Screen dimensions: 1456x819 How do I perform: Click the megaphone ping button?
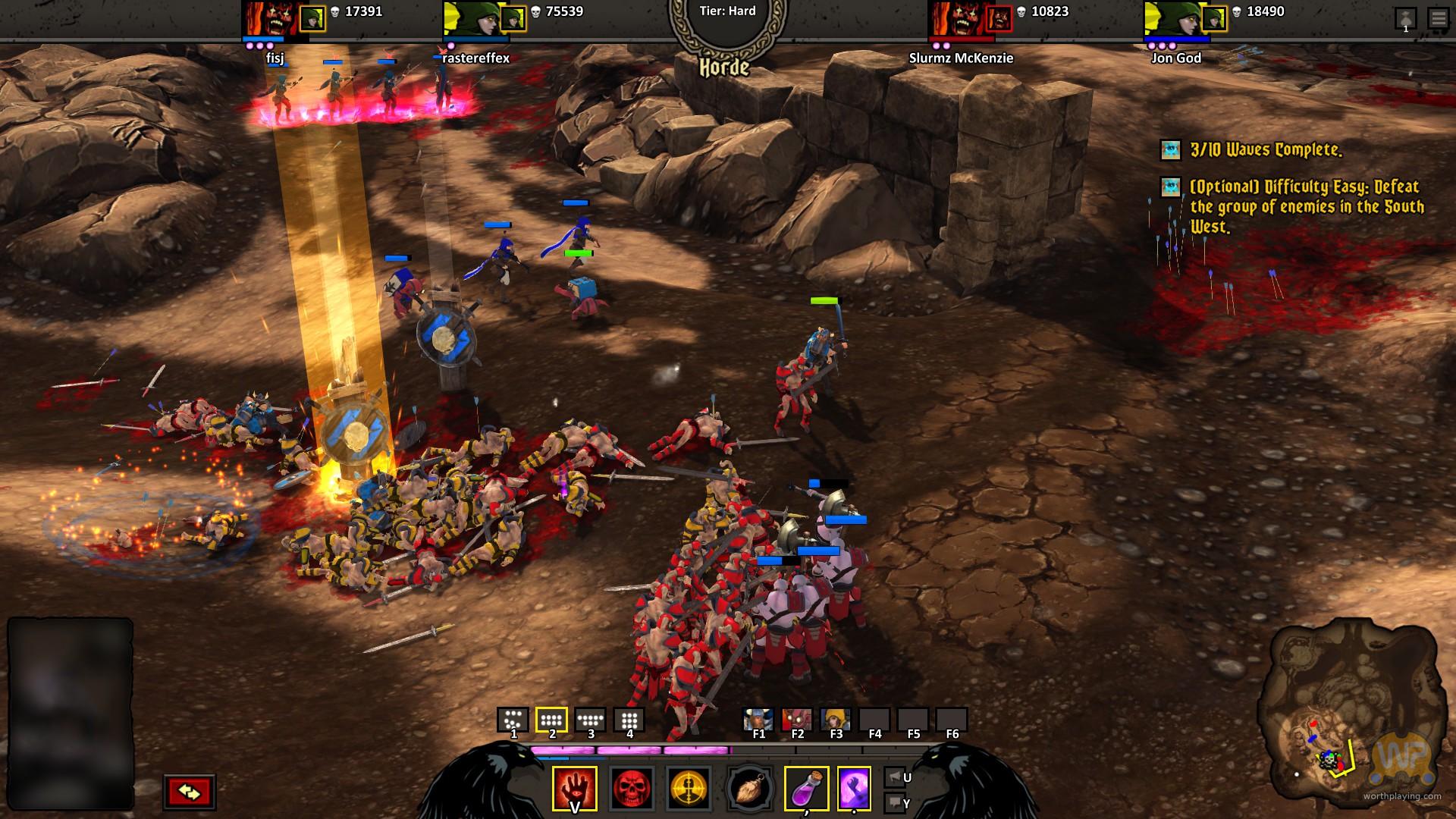895,777
